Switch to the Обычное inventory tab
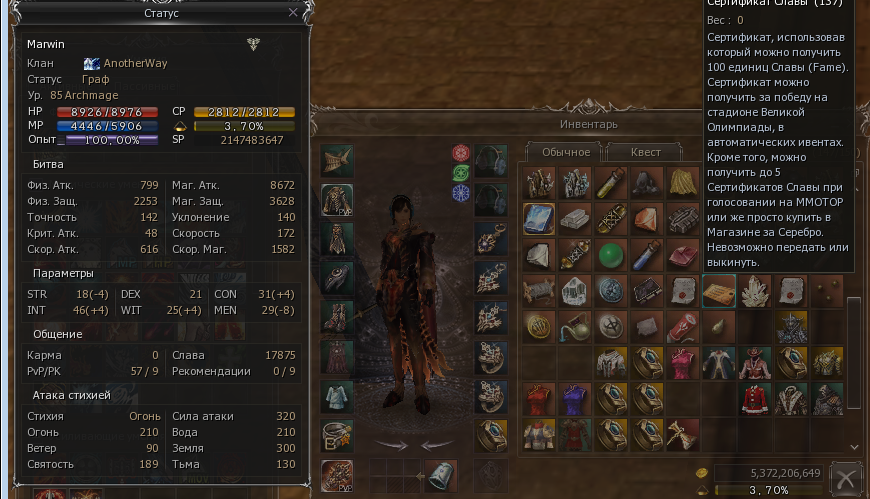Screen dimensions: 870x499 [563, 152]
